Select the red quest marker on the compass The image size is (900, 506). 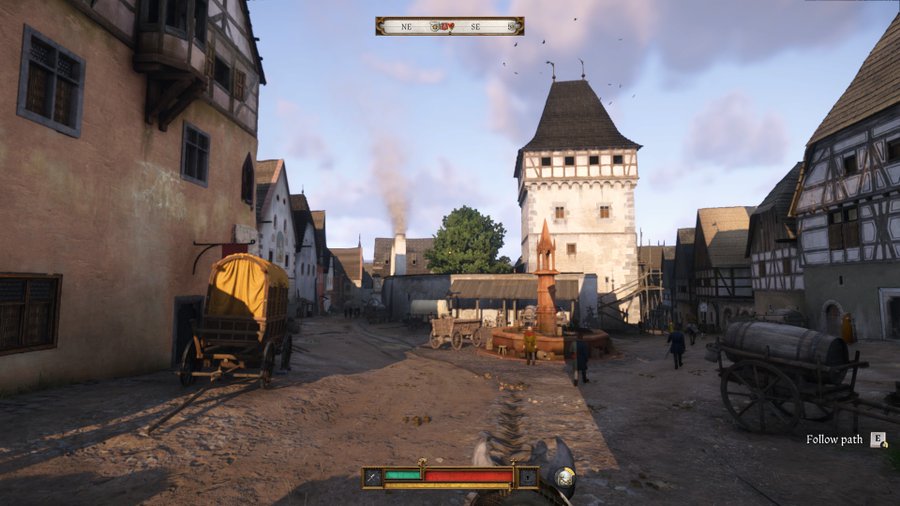[449, 26]
